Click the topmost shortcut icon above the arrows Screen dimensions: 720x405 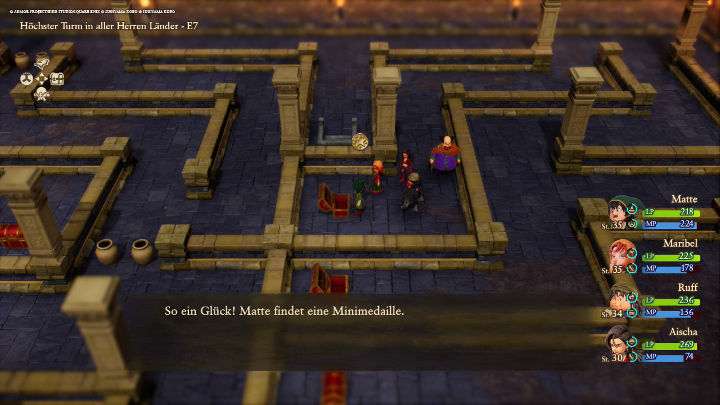(x=42, y=63)
